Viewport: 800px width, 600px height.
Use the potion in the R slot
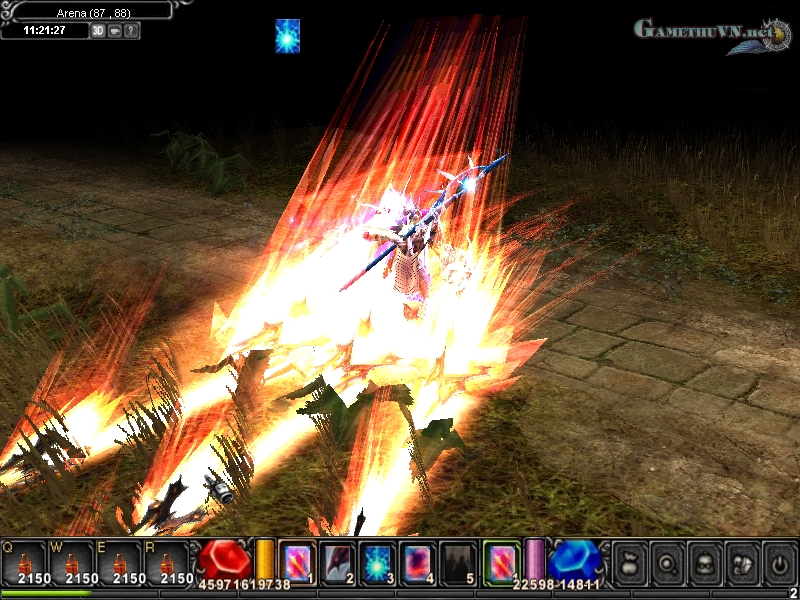point(168,562)
